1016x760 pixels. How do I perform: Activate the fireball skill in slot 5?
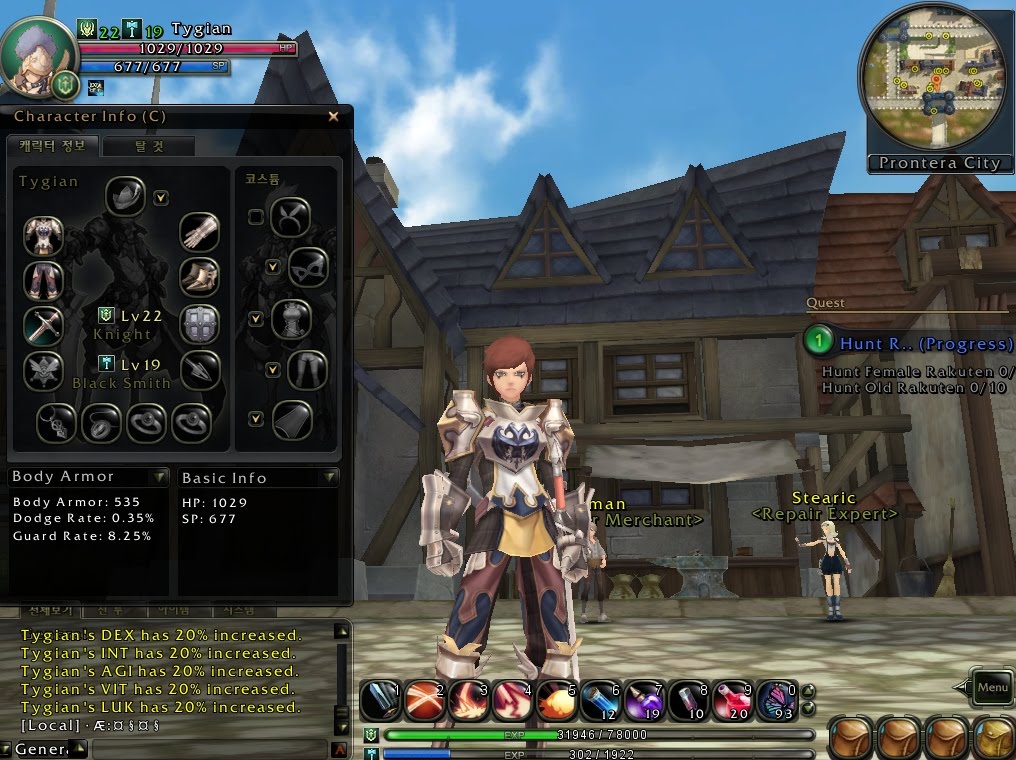(556, 699)
